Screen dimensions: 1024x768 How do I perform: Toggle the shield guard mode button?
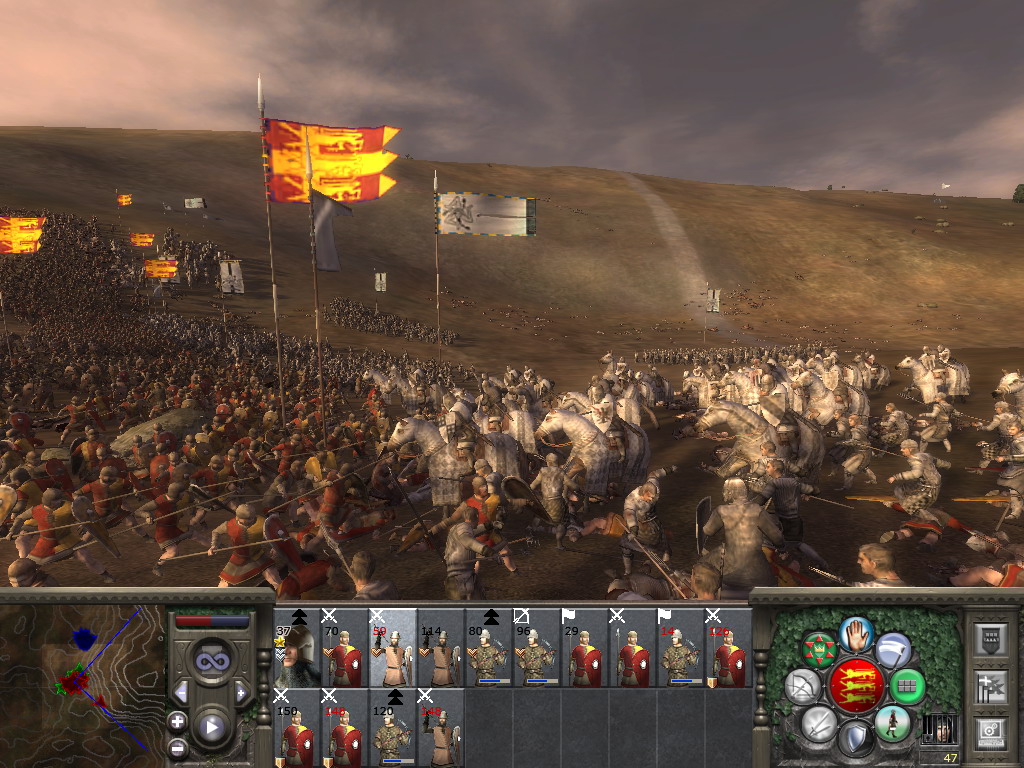[855, 739]
